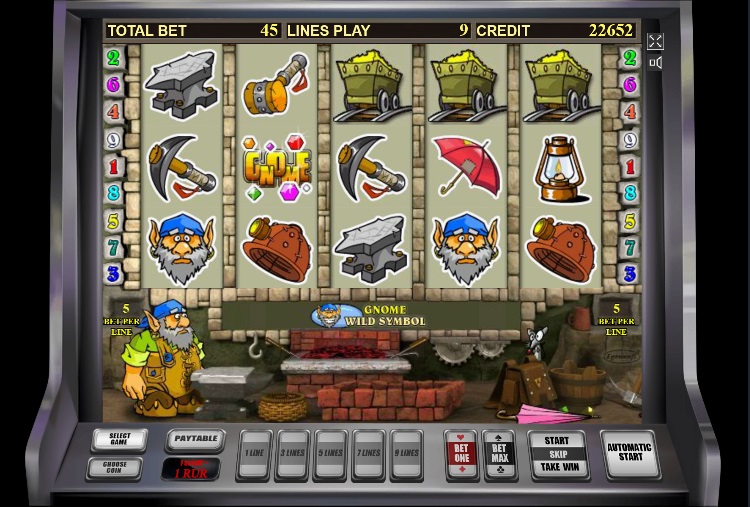Set the wager with Bet Max
The width and height of the screenshot is (750, 507).
pyautogui.click(x=499, y=454)
